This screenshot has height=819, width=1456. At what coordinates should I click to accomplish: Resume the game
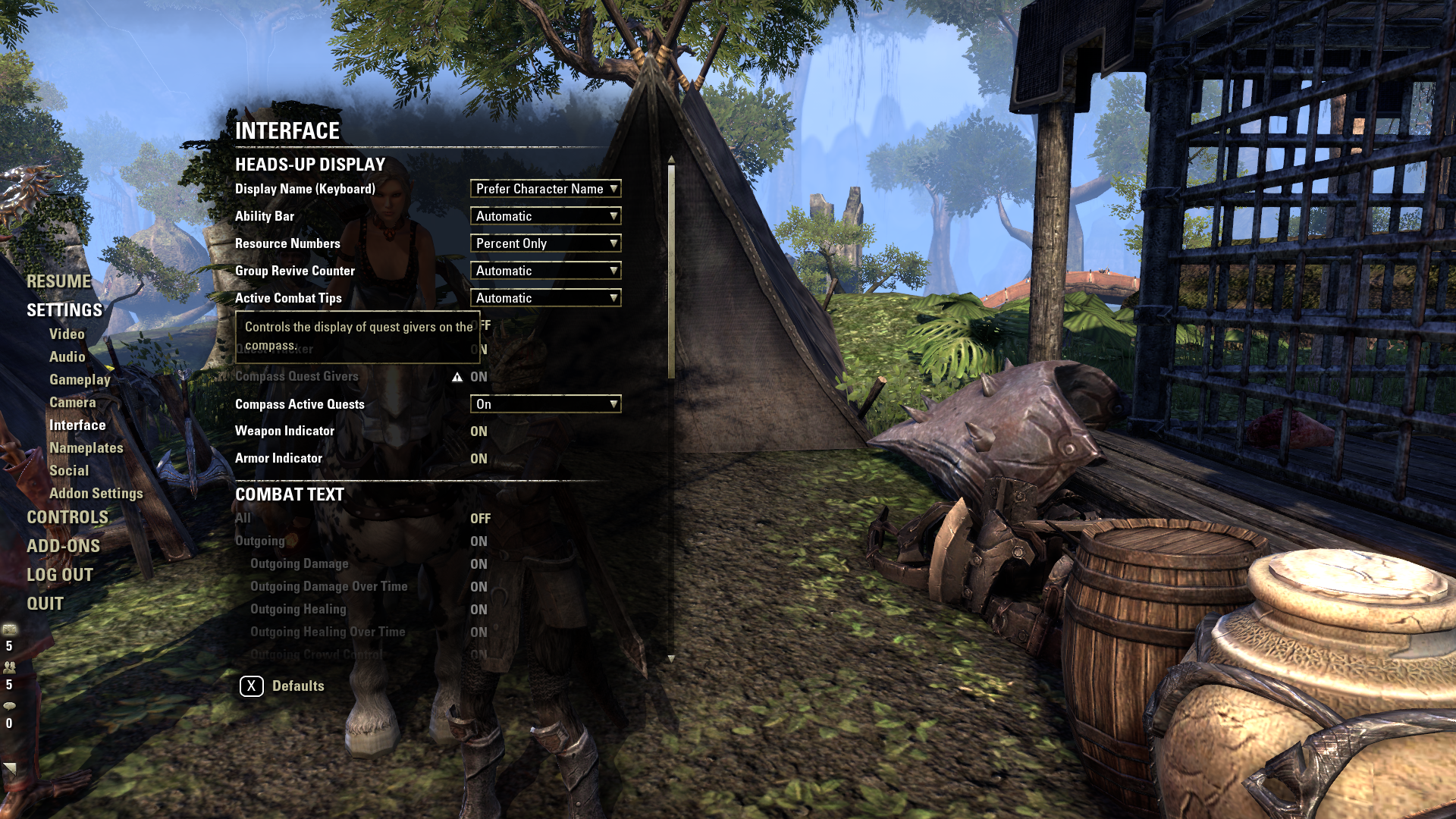click(58, 281)
